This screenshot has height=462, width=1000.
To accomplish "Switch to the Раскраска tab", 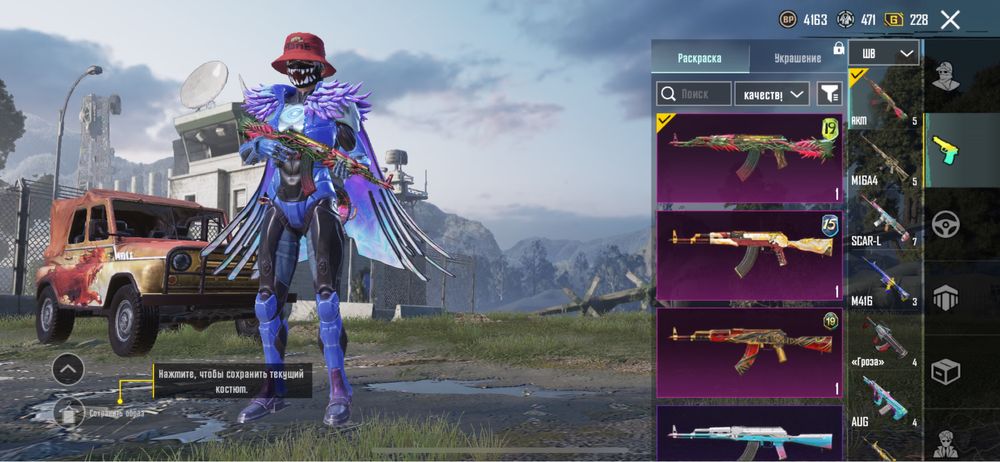I will pos(698,58).
